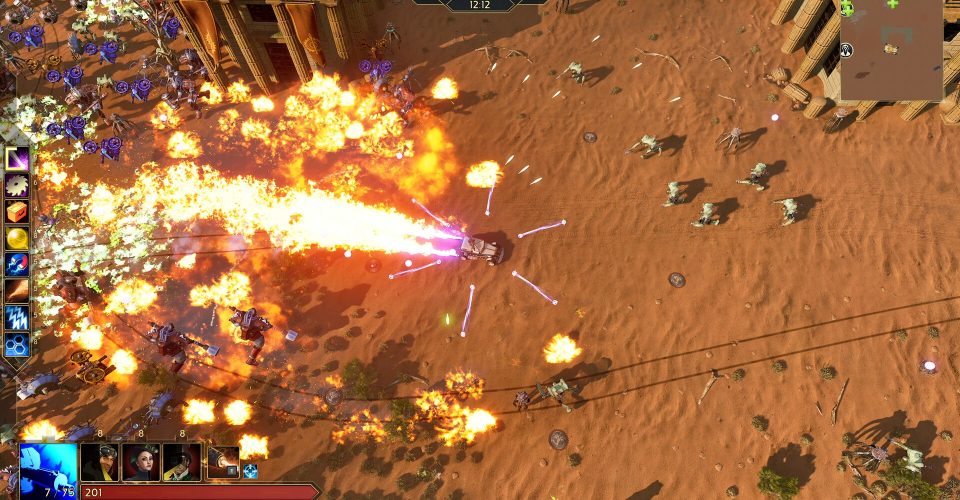Click the small blue crosshair icon
The width and height of the screenshot is (960, 500).
(x=250, y=471)
